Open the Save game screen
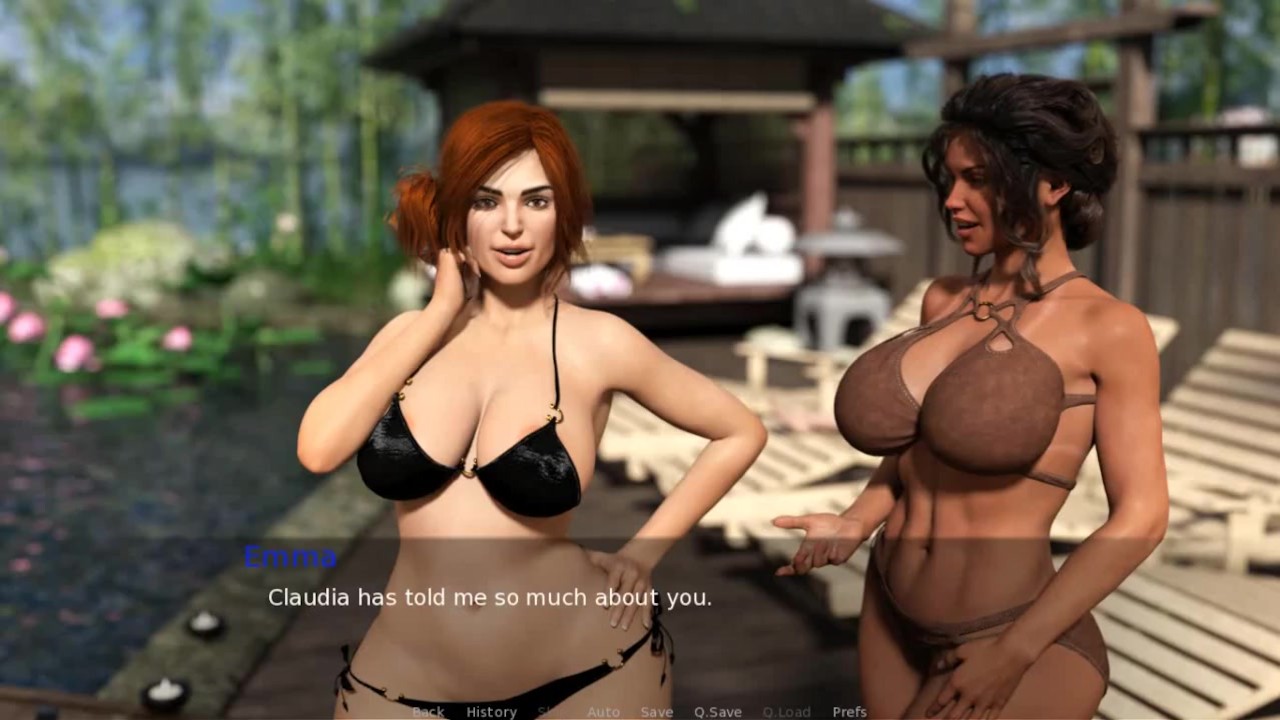This screenshot has width=1280, height=720. pos(656,712)
